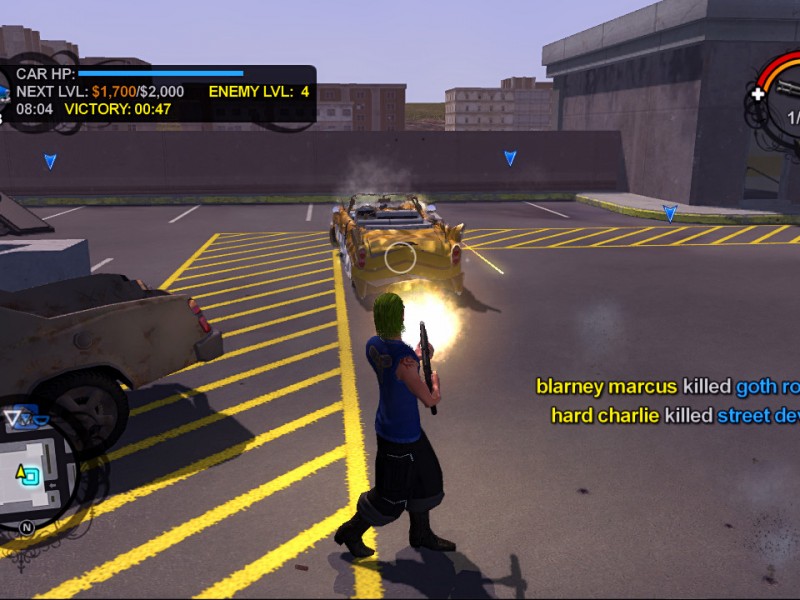This screenshot has height=600, width=800.
Task: Select the cyan square marker on minimap
Action: tap(32, 477)
